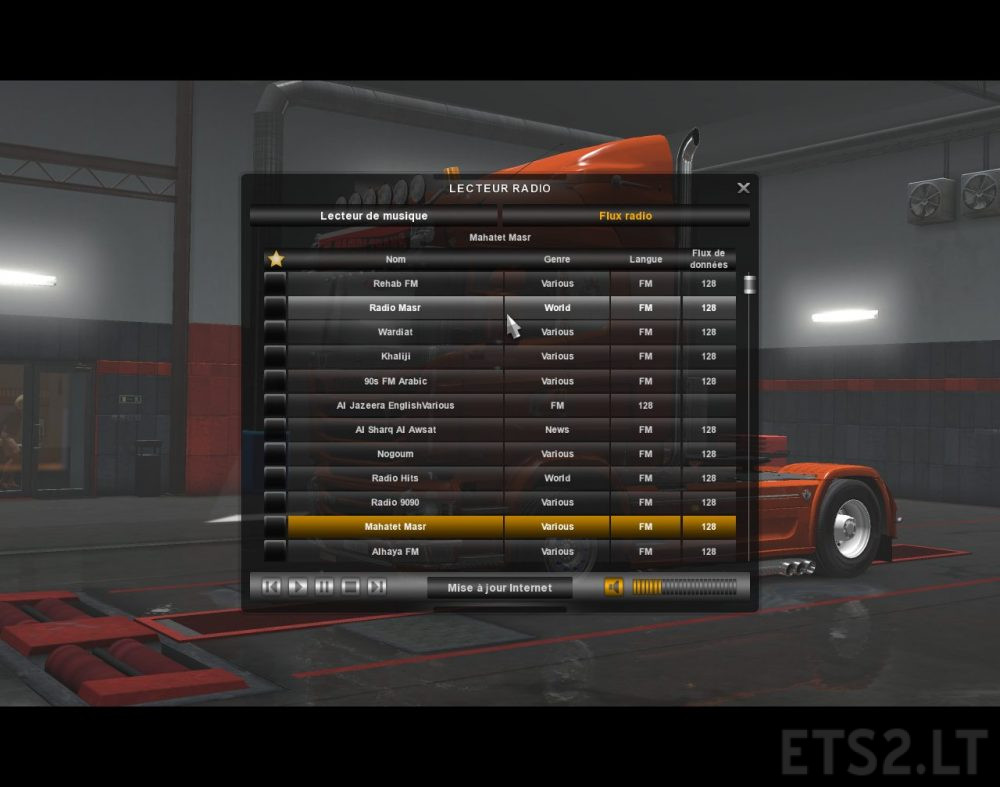Switch to the Lecteur de musique tab
This screenshot has width=1000, height=787.
pyautogui.click(x=374, y=216)
